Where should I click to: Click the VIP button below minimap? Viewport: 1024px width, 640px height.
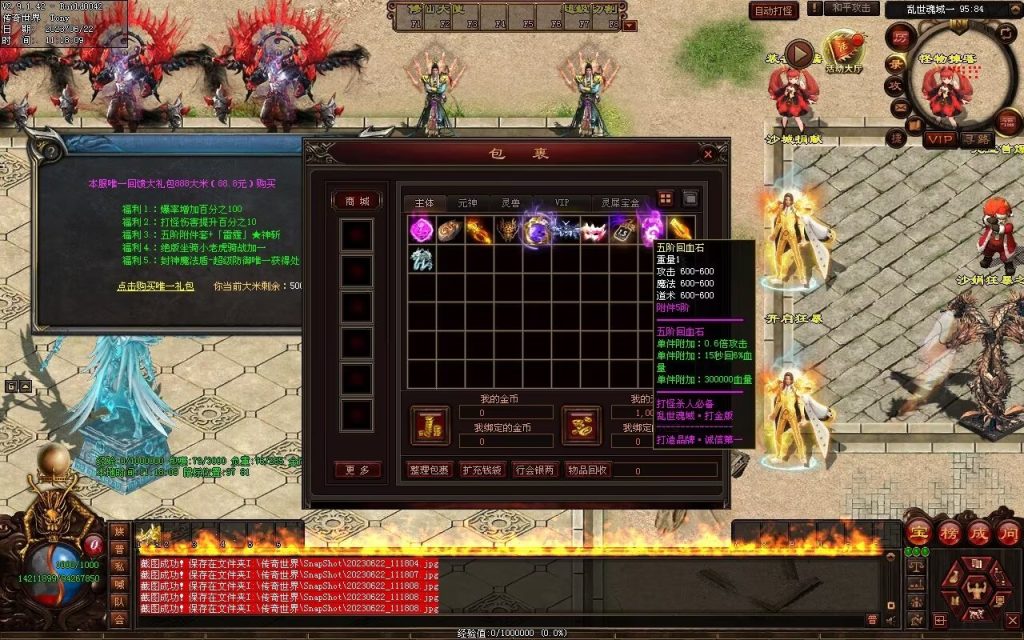point(938,139)
